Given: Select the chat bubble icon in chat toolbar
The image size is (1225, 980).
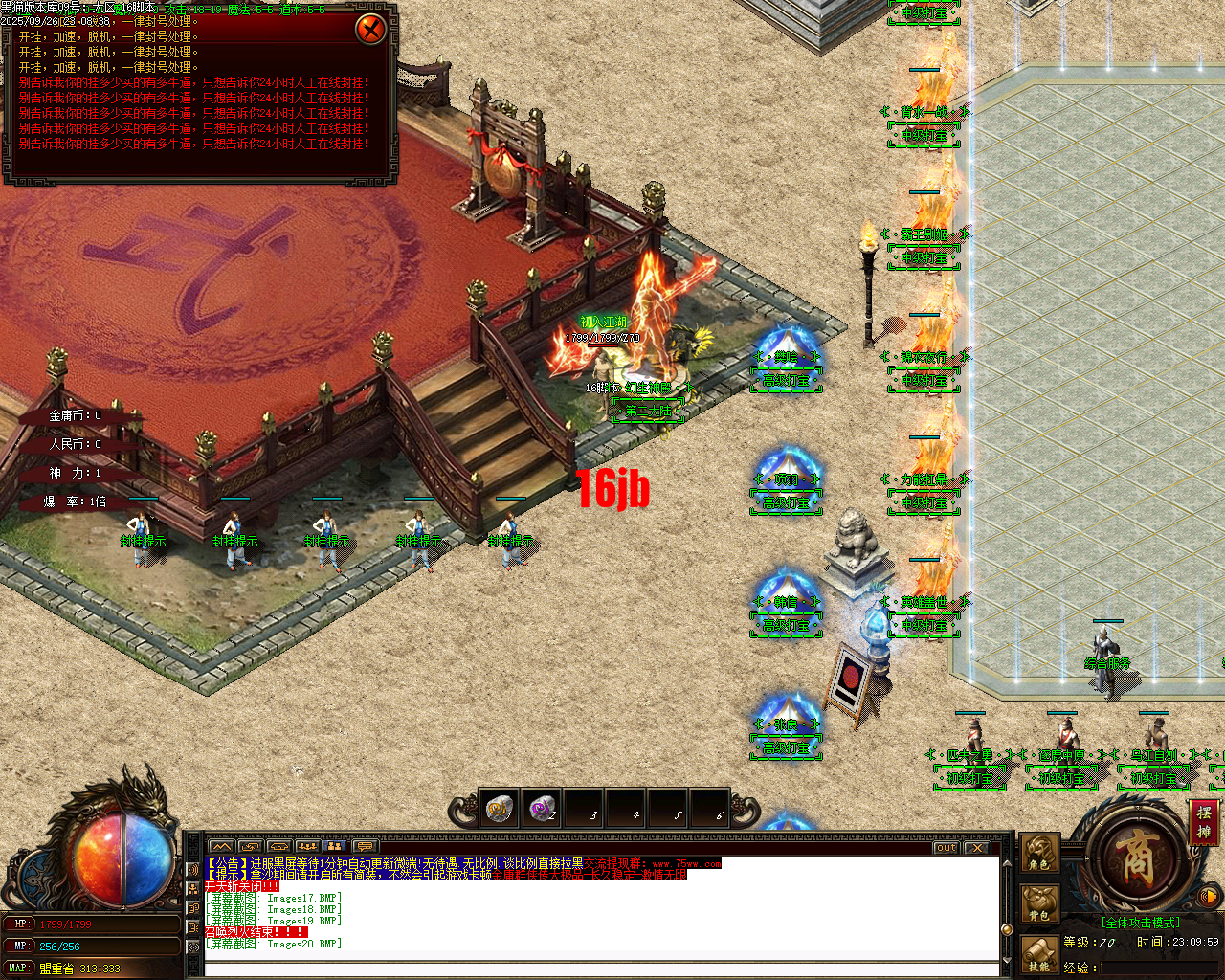Looking at the screenshot, I should coord(365,846).
